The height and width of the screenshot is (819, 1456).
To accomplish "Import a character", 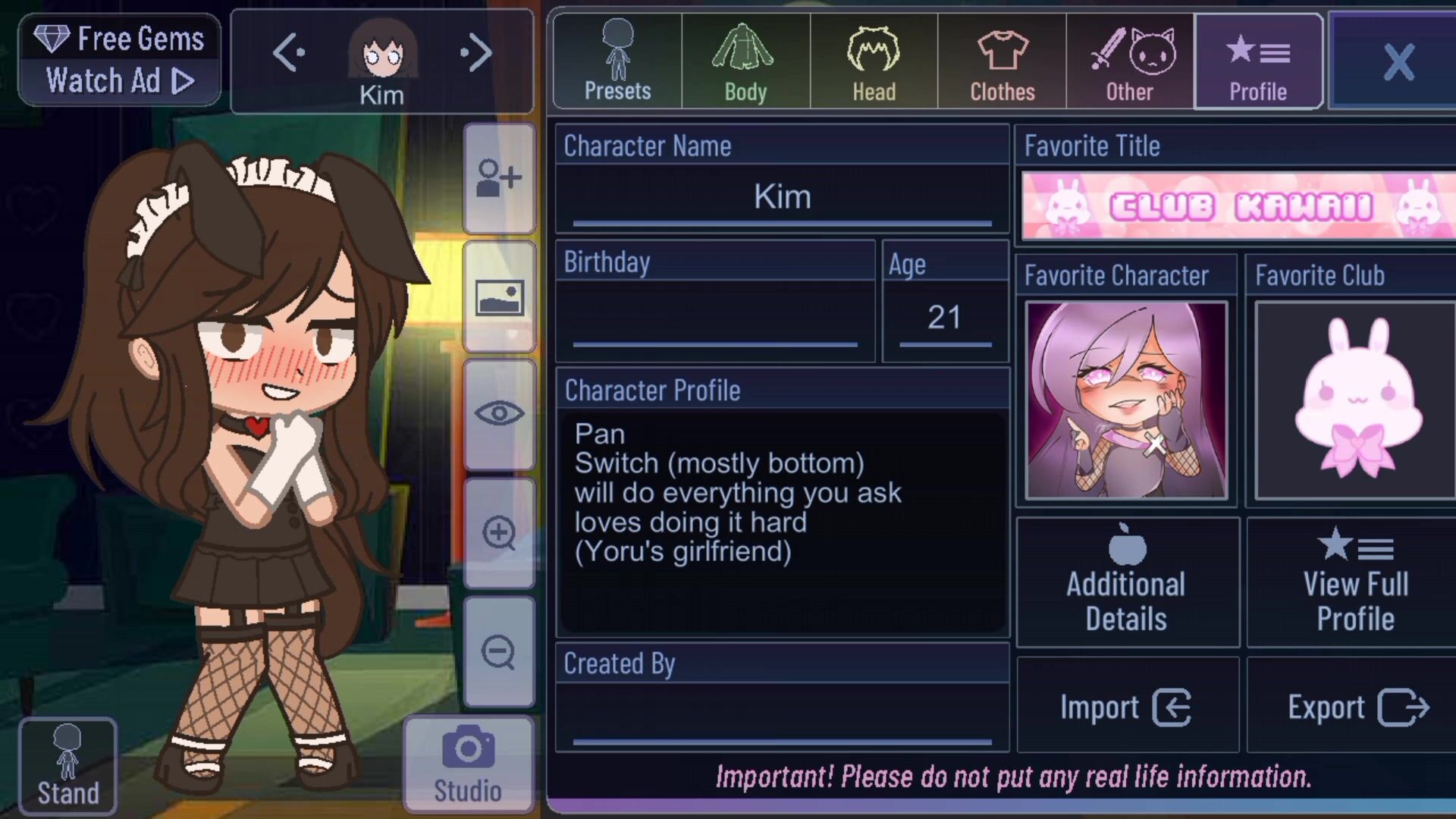I will coord(1127,707).
